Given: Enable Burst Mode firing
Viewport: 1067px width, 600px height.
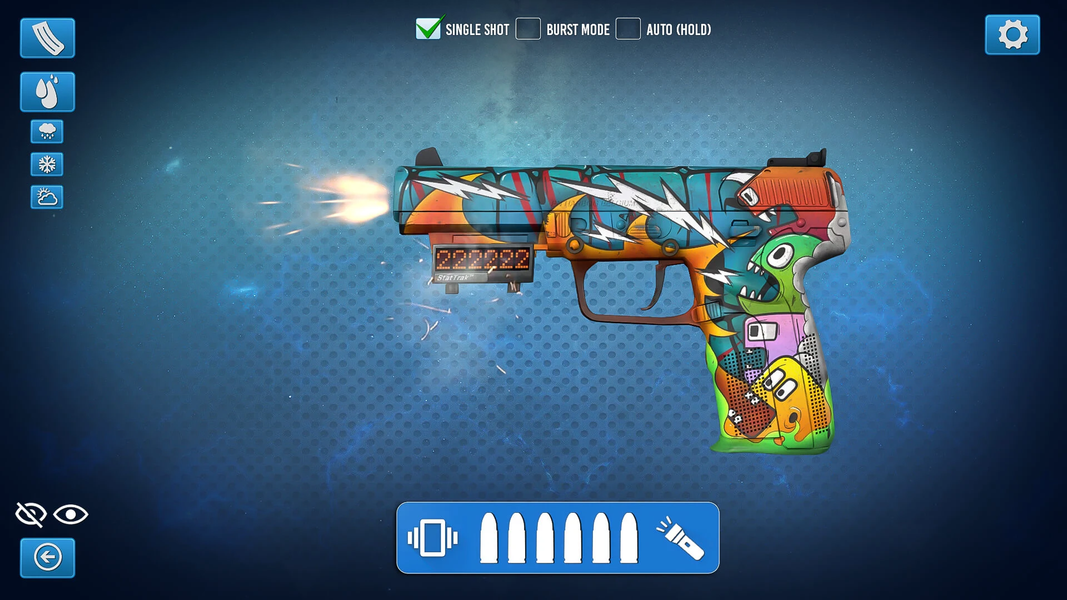Looking at the screenshot, I should click(x=528, y=29).
